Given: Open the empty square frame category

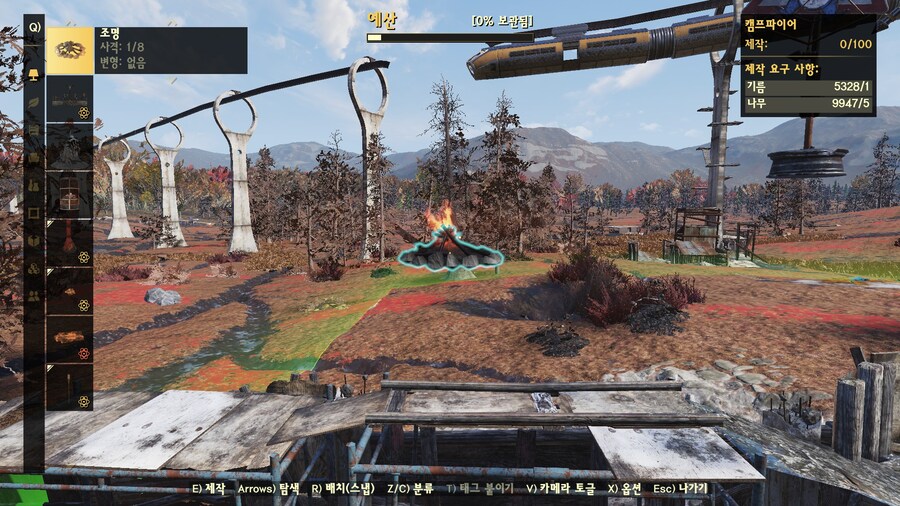Looking at the screenshot, I should [33, 213].
